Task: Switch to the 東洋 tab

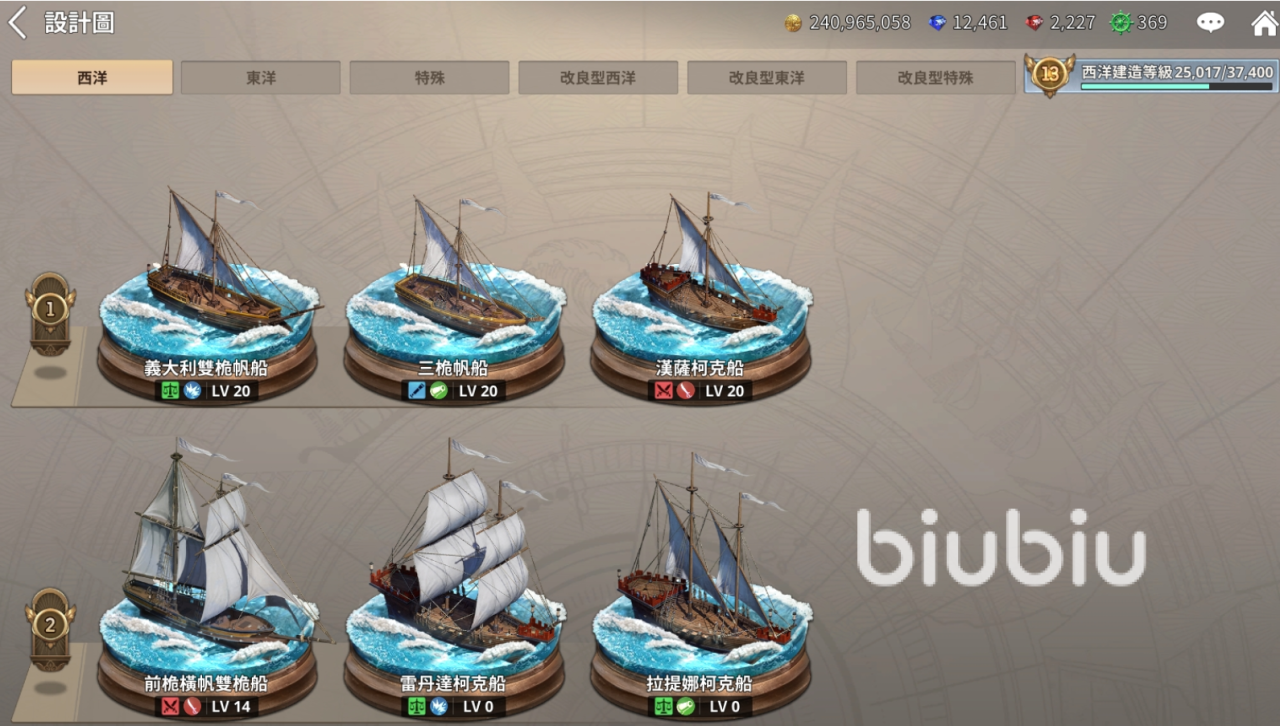Action: pos(261,77)
